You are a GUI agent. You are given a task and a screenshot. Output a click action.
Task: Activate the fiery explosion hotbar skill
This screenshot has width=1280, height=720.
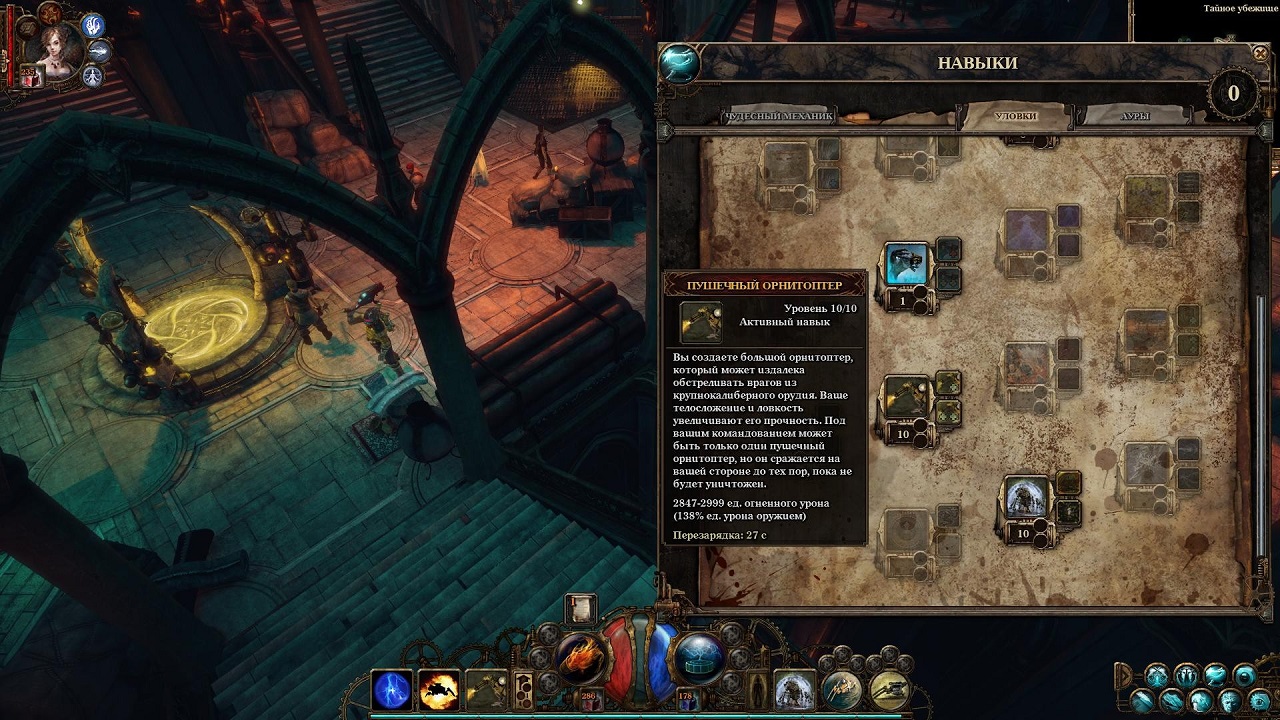click(439, 690)
